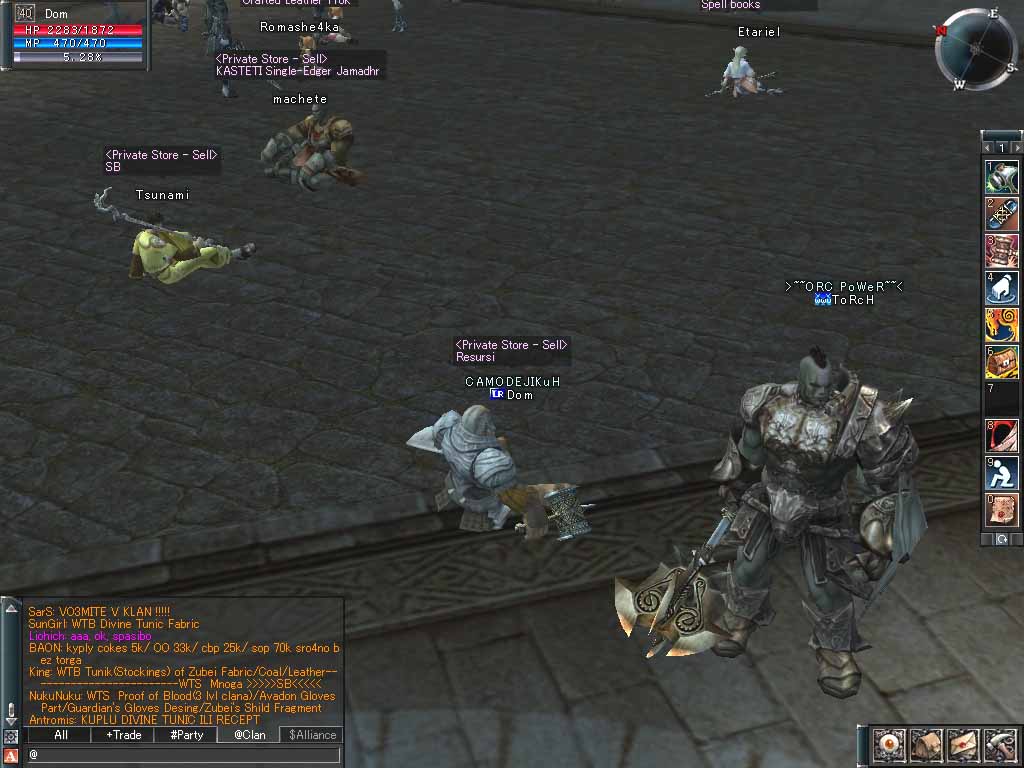Use the scroll item in slot 0
This screenshot has width=1024, height=768.
[x=1002, y=509]
